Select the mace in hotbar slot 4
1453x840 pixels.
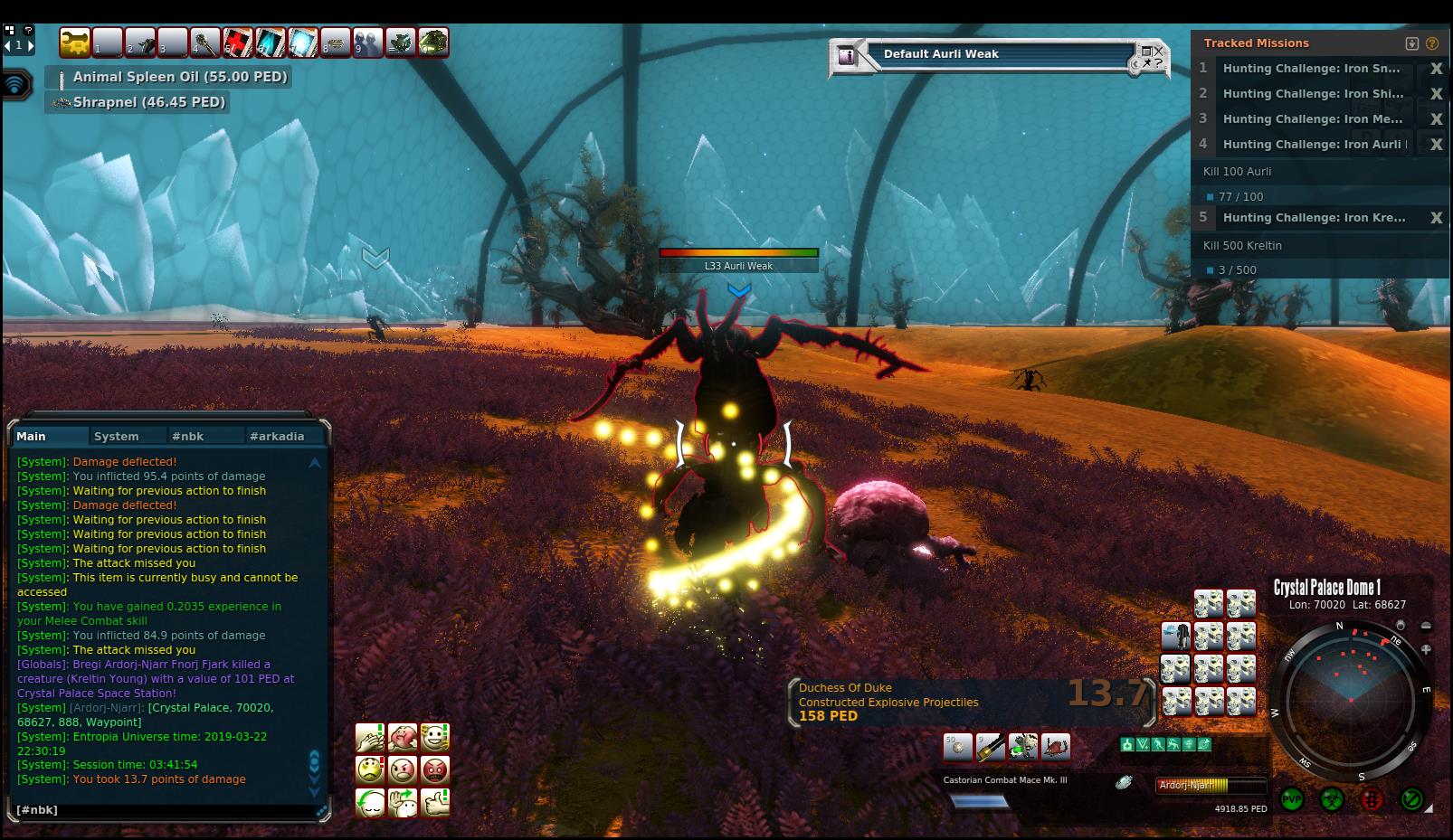[205, 42]
